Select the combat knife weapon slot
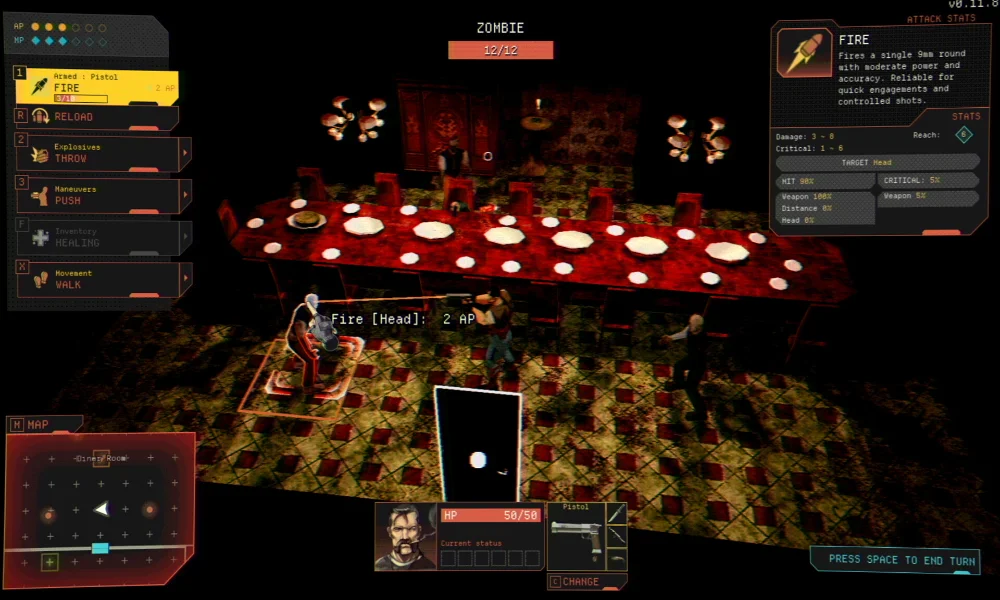Viewport: 1000px width, 600px height. tap(617, 513)
